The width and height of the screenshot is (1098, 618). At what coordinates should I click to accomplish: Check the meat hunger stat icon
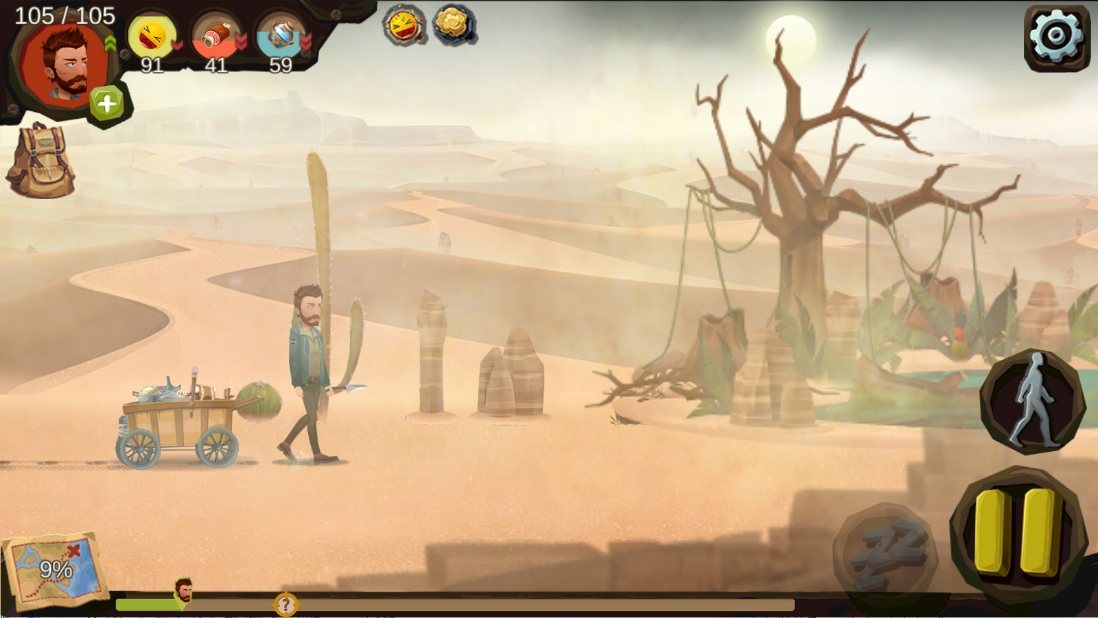(x=215, y=37)
